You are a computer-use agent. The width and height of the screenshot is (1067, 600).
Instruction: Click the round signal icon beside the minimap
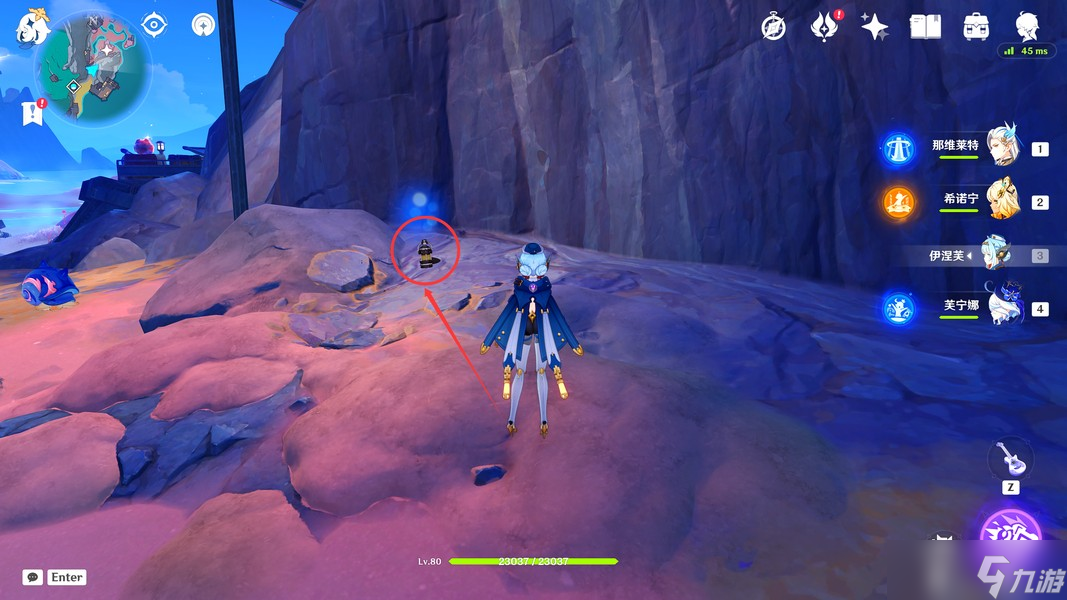tap(204, 24)
